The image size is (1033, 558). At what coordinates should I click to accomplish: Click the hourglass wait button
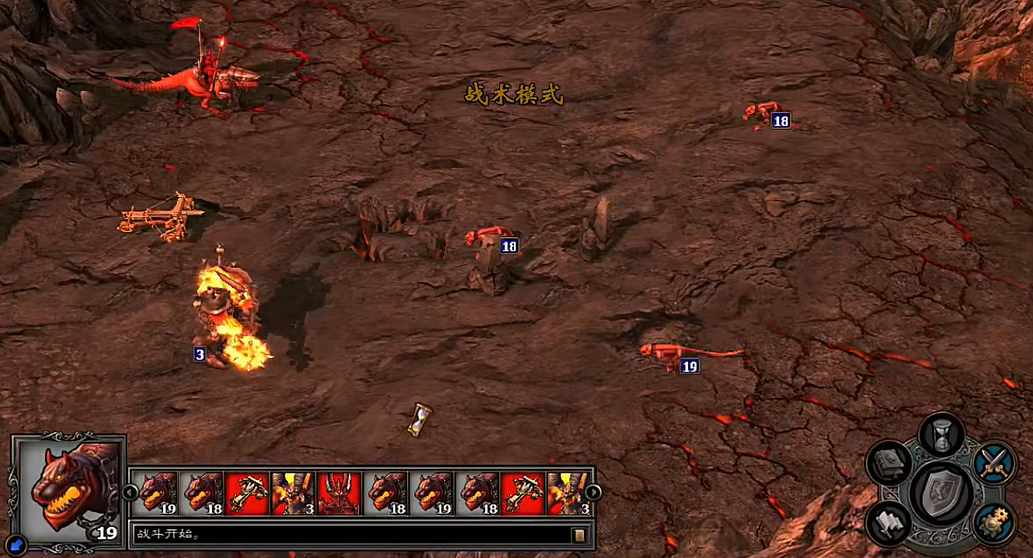pyautogui.click(x=940, y=435)
